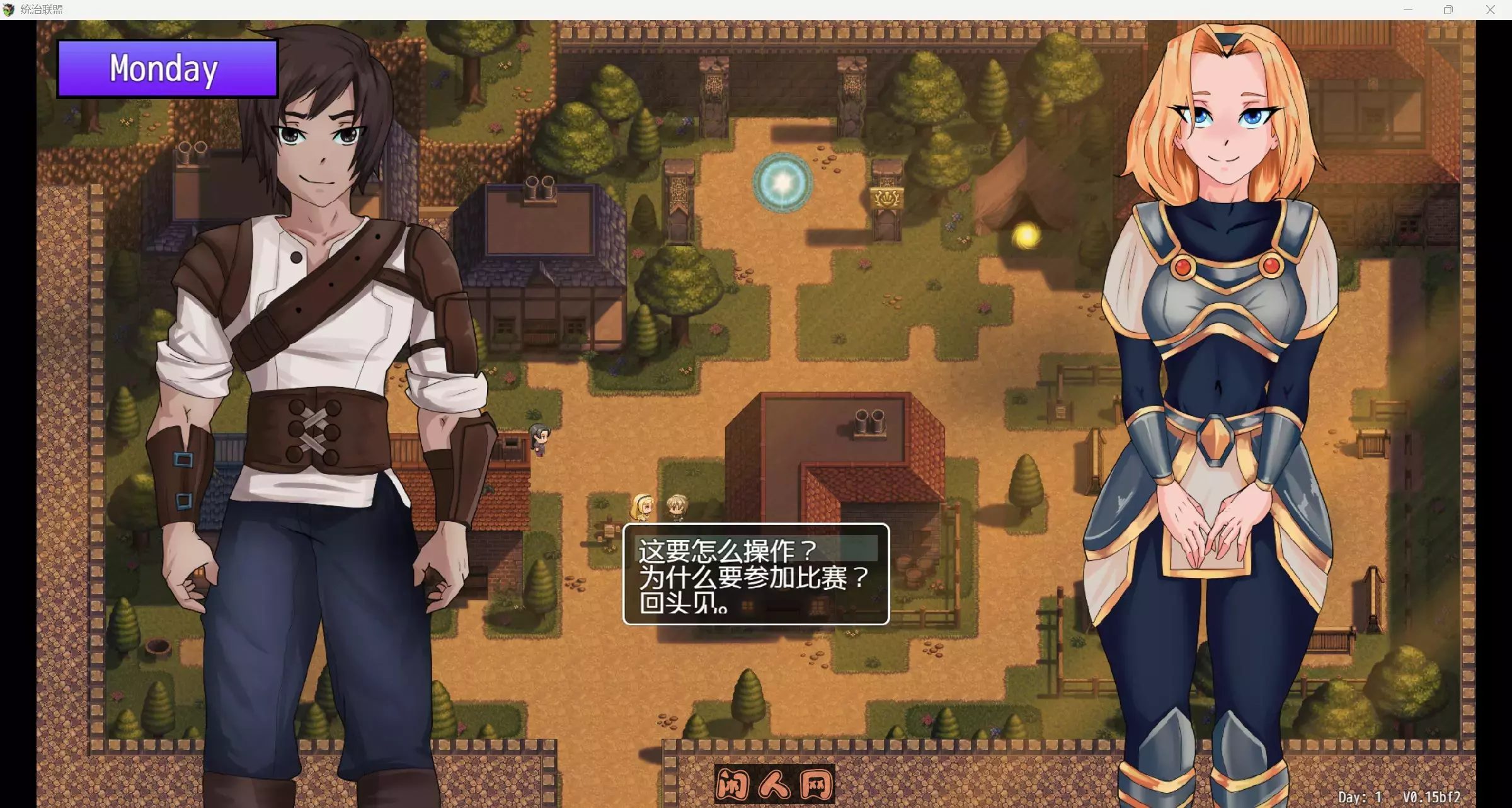Click the minimize button in the title bar
Image resolution: width=1512 pixels, height=808 pixels.
[1408, 9]
